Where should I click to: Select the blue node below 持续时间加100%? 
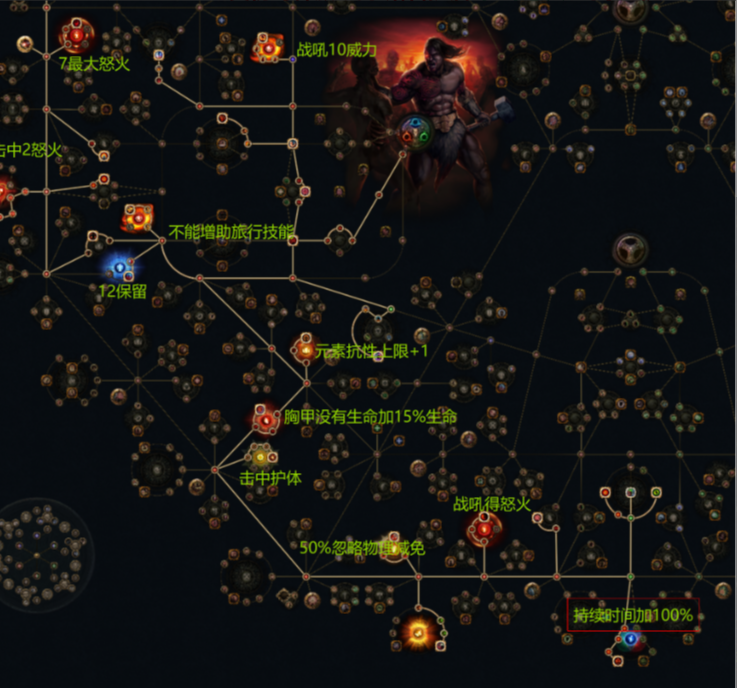pyautogui.click(x=630, y=639)
